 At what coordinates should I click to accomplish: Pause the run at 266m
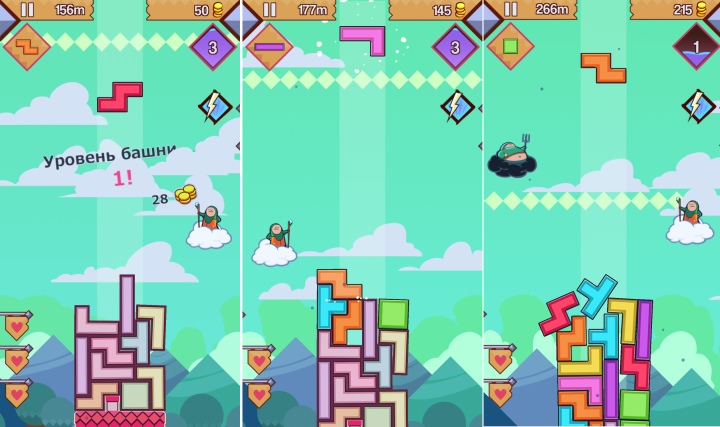[x=512, y=10]
